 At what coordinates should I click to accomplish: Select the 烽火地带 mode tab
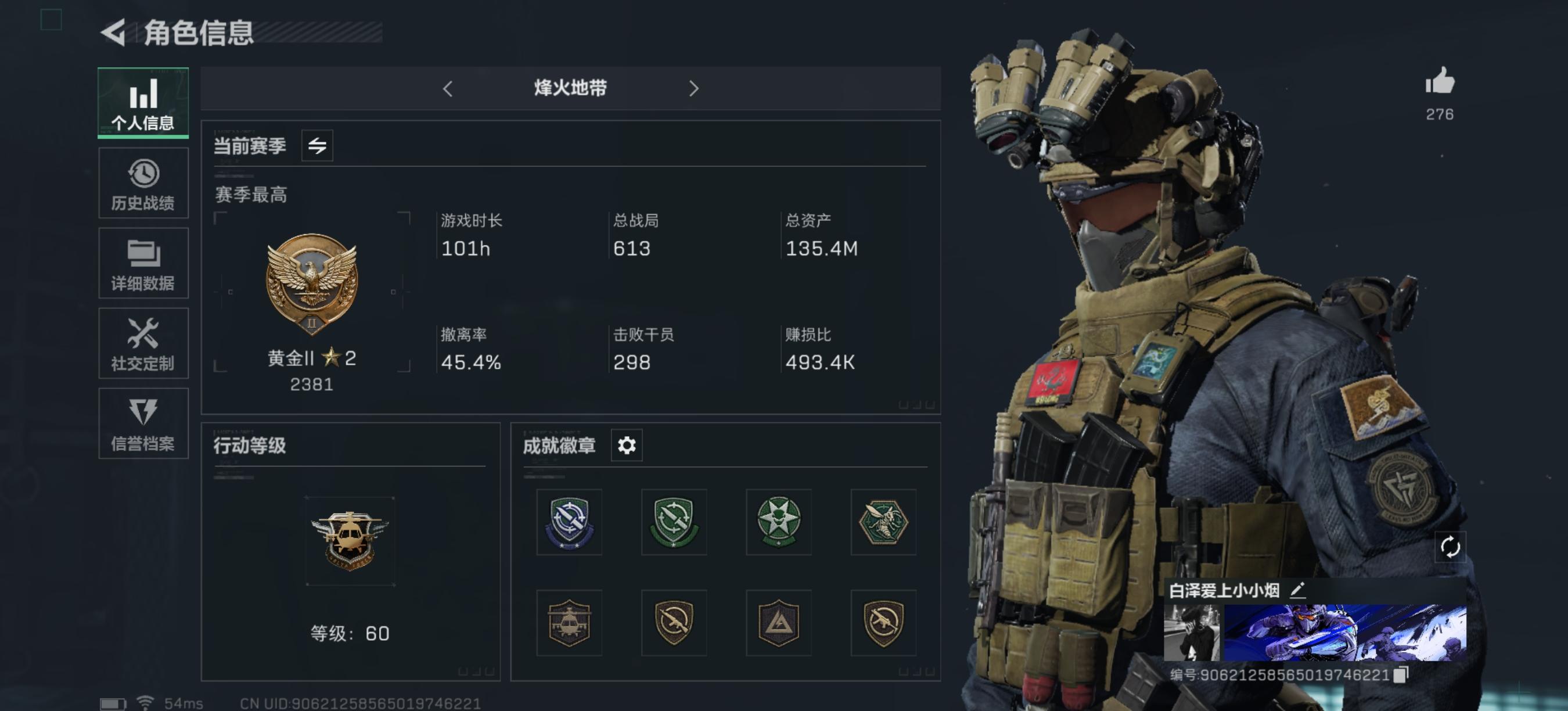[x=570, y=89]
